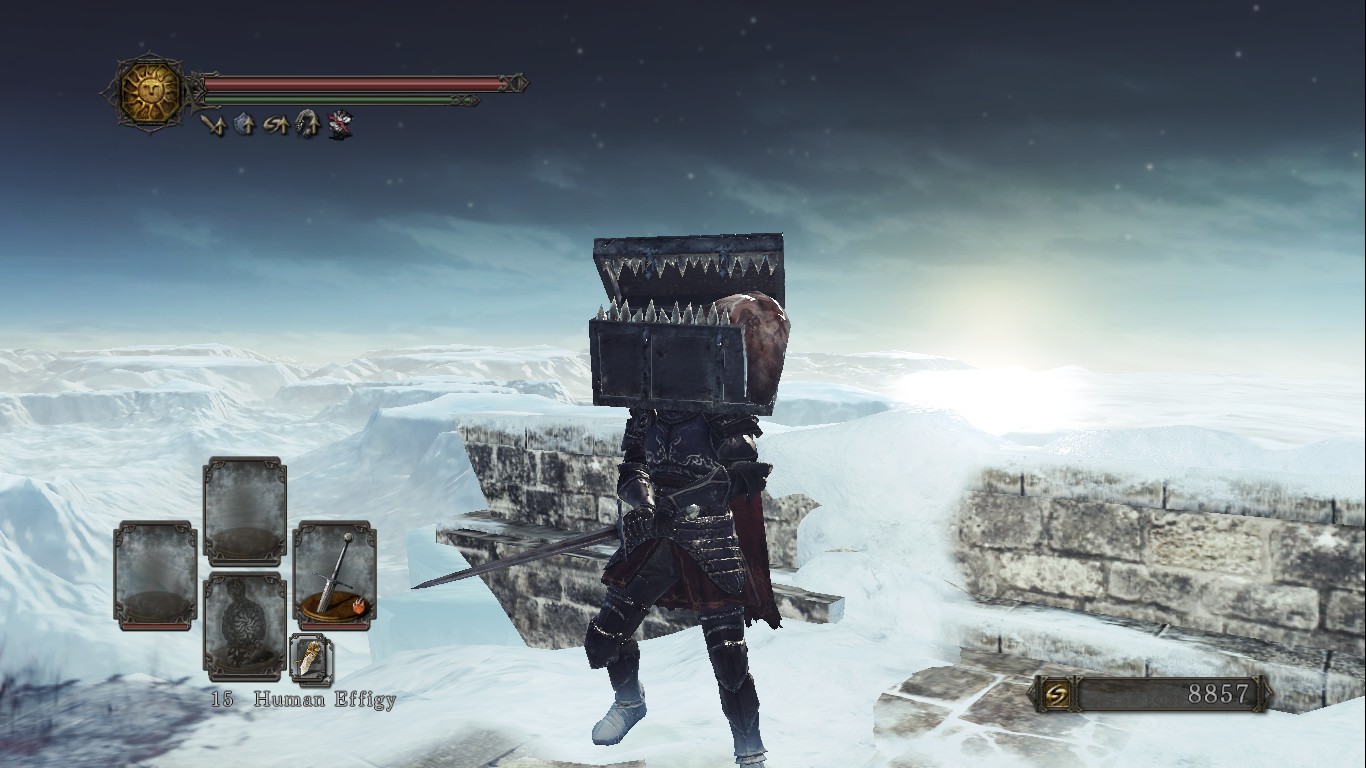Select the red-crossed figure status icon
The image size is (1366, 768).
[340, 125]
